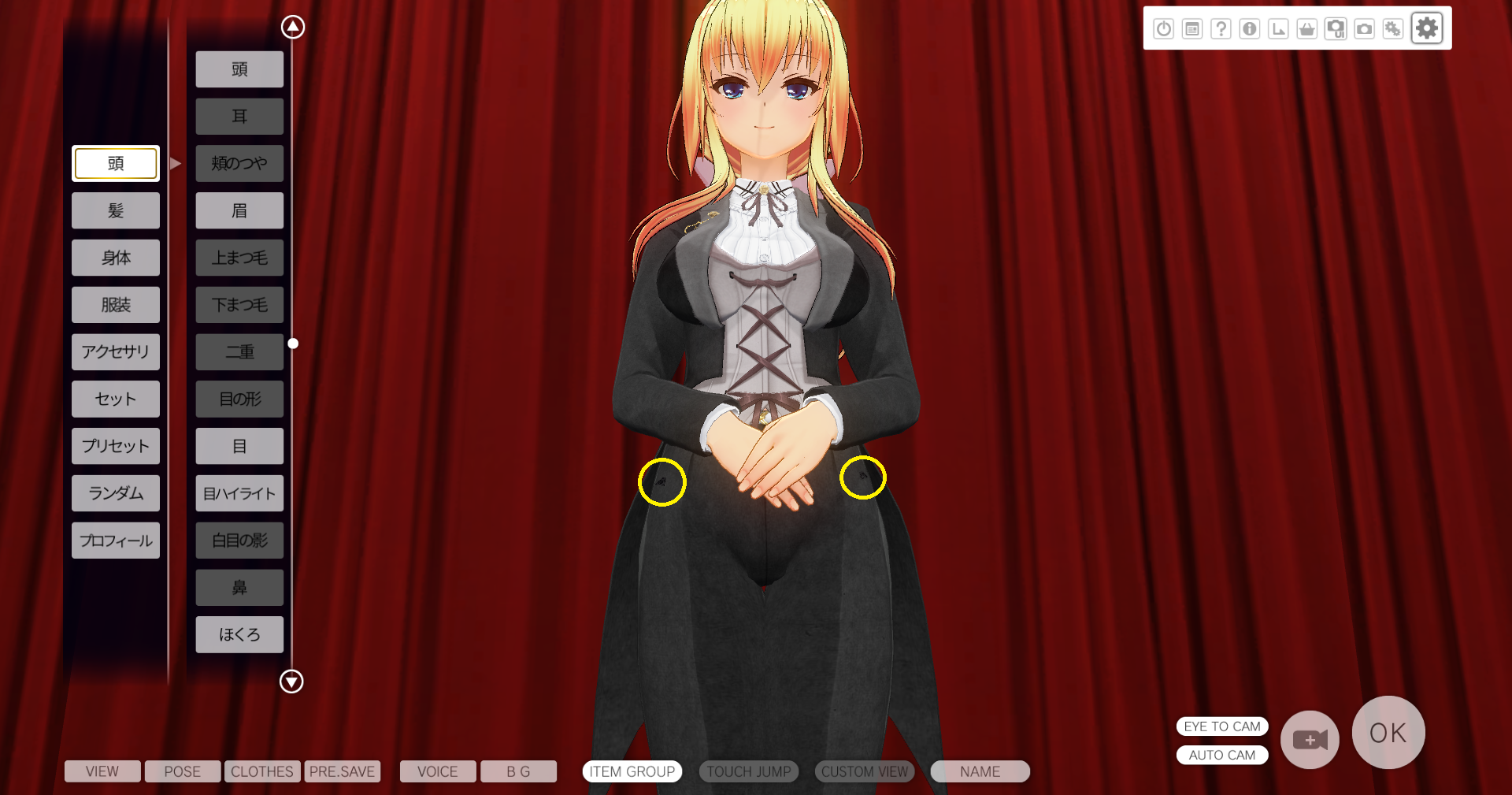This screenshot has height=795, width=1512.
Task: Open the CLOTHES panel
Action: (x=262, y=771)
